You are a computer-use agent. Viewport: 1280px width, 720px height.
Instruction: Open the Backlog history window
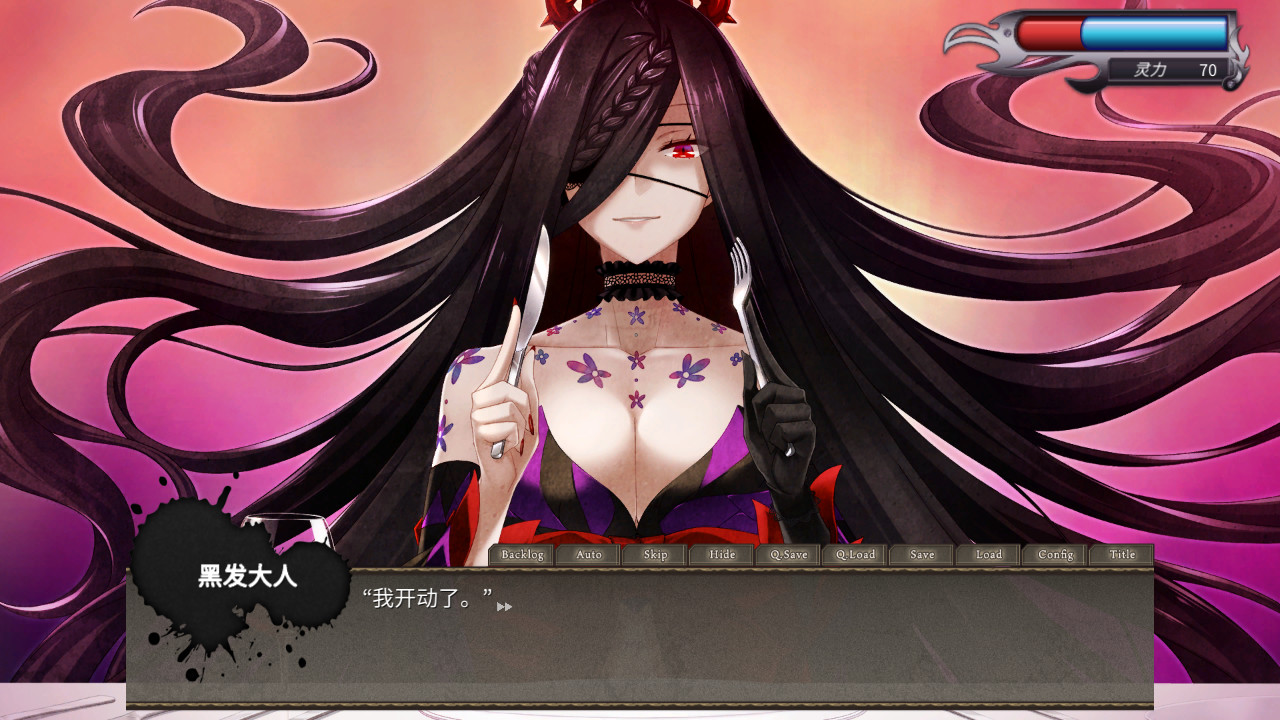pyautogui.click(x=522, y=554)
